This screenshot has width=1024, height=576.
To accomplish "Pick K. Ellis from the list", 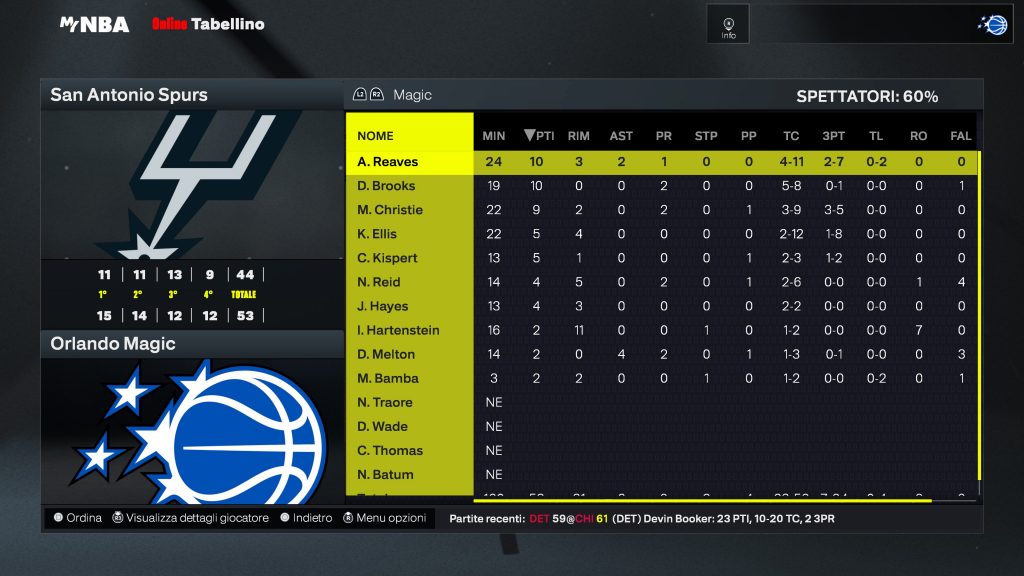I will pyautogui.click(x=377, y=234).
